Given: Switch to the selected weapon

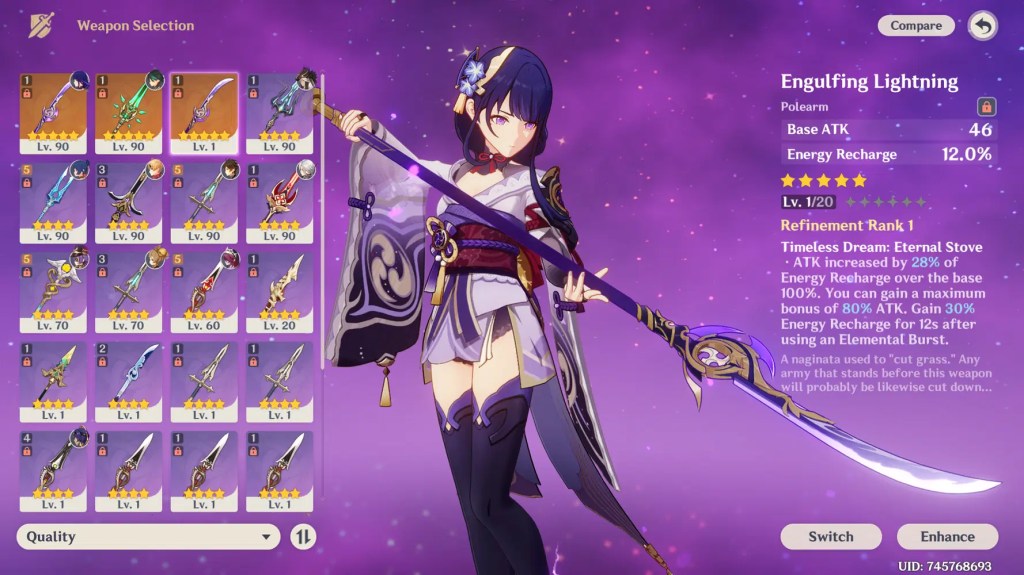Looking at the screenshot, I should pos(830,537).
